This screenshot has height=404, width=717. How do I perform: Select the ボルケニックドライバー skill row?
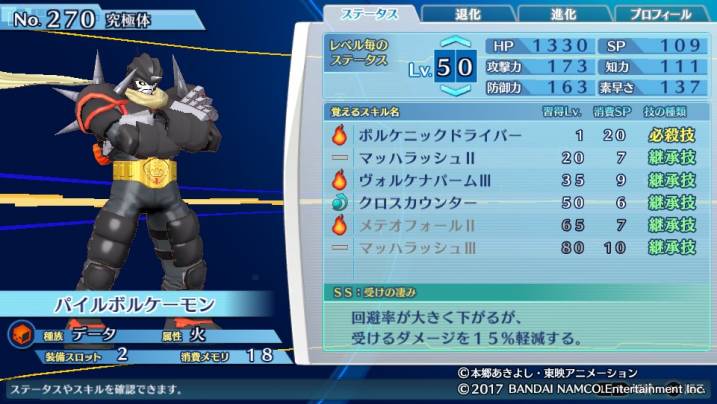tap(514, 135)
